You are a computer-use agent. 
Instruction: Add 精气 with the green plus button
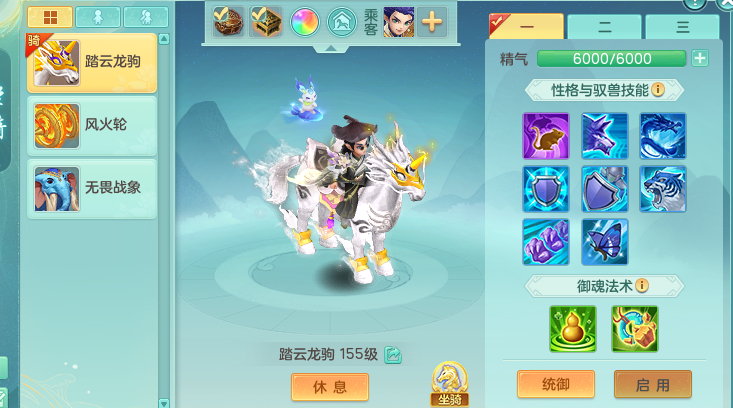(x=700, y=58)
